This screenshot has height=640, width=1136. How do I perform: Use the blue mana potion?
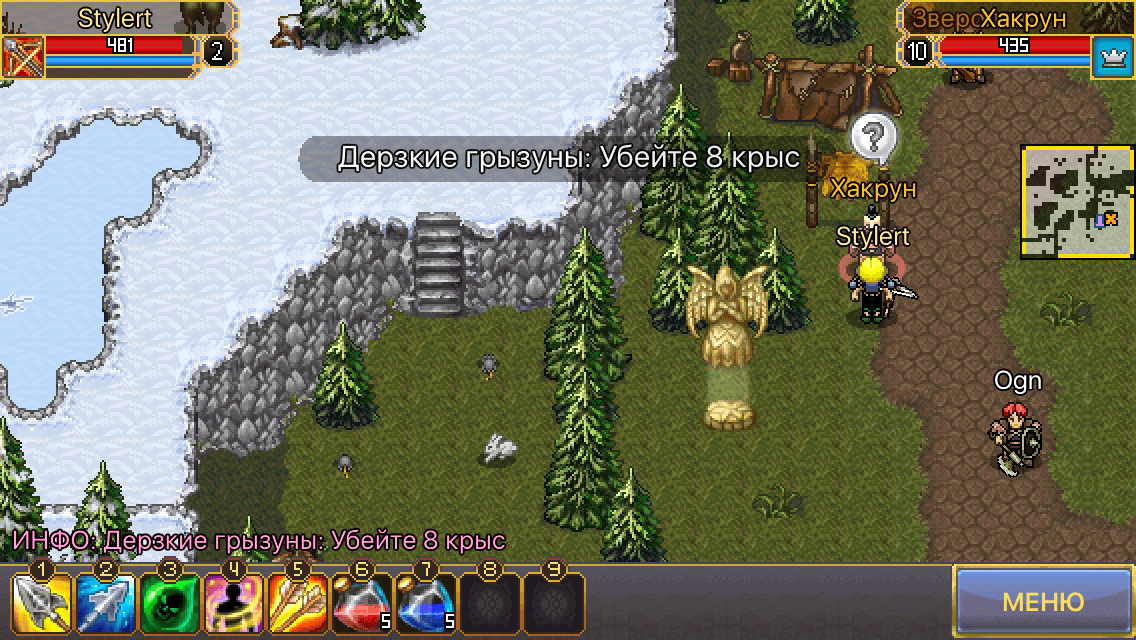[426, 604]
